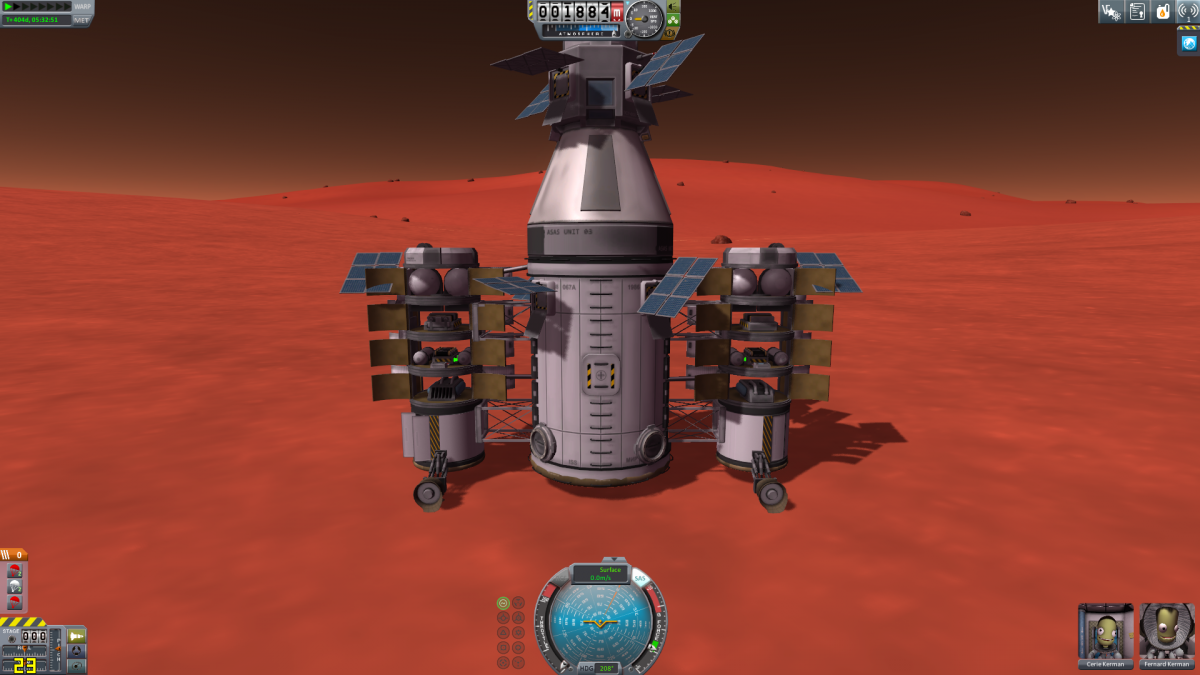Select the white parachute stage icon
1200x675 pixels.
(14, 587)
